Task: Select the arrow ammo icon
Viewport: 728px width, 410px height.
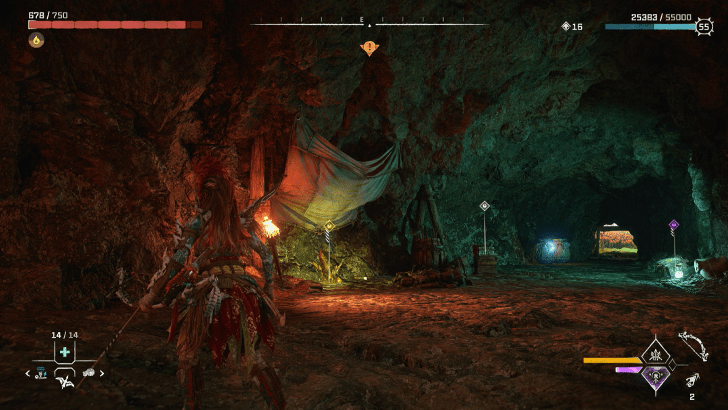Action: (x=692, y=381)
